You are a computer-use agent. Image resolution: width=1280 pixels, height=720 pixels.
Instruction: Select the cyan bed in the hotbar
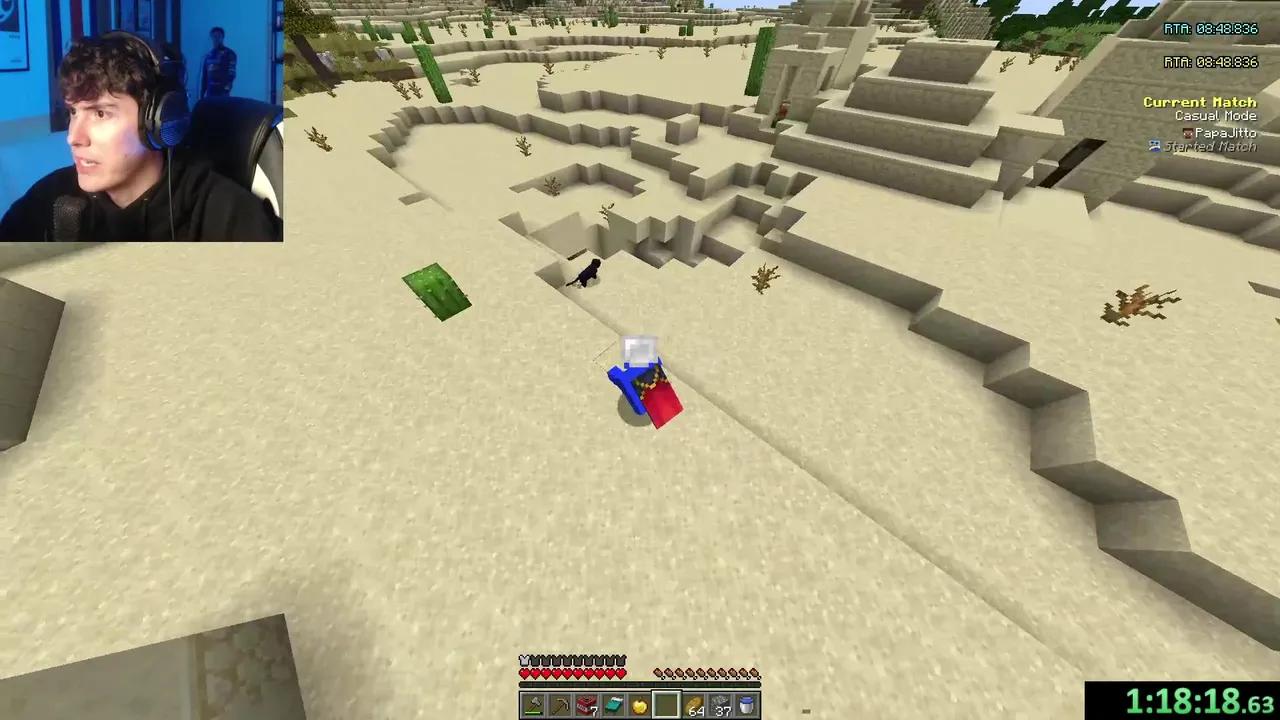(613, 705)
